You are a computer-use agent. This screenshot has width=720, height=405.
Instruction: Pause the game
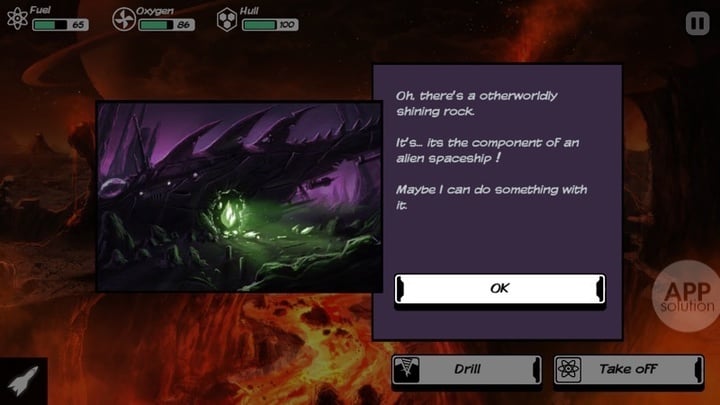click(696, 21)
